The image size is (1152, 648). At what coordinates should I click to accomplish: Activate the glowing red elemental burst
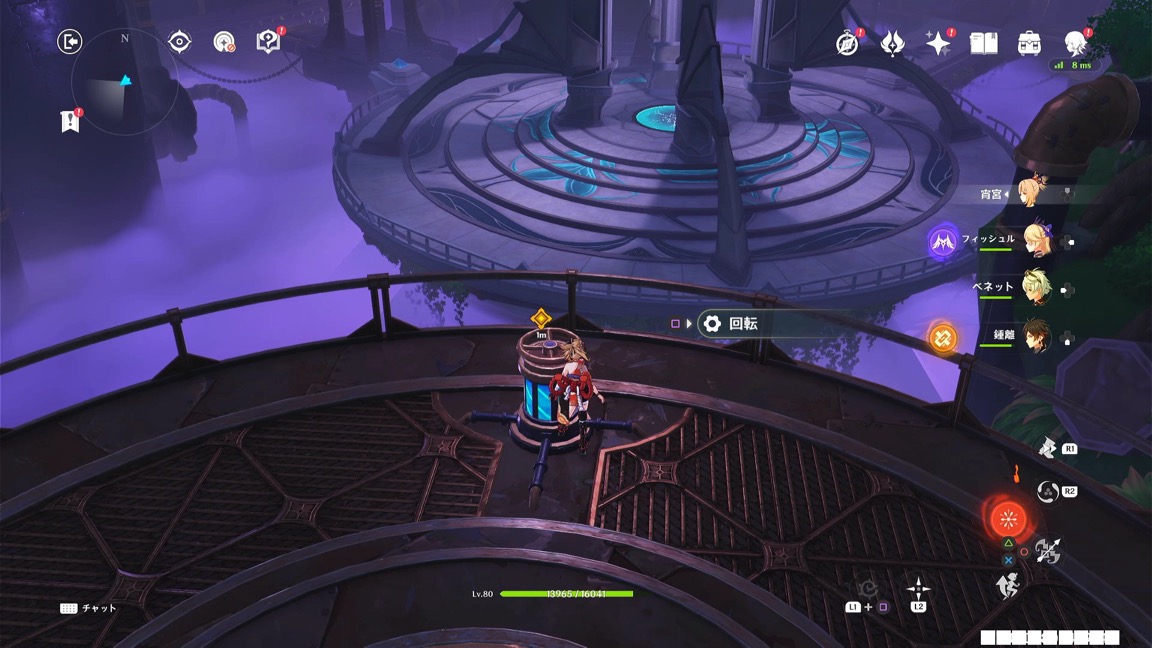click(1007, 518)
